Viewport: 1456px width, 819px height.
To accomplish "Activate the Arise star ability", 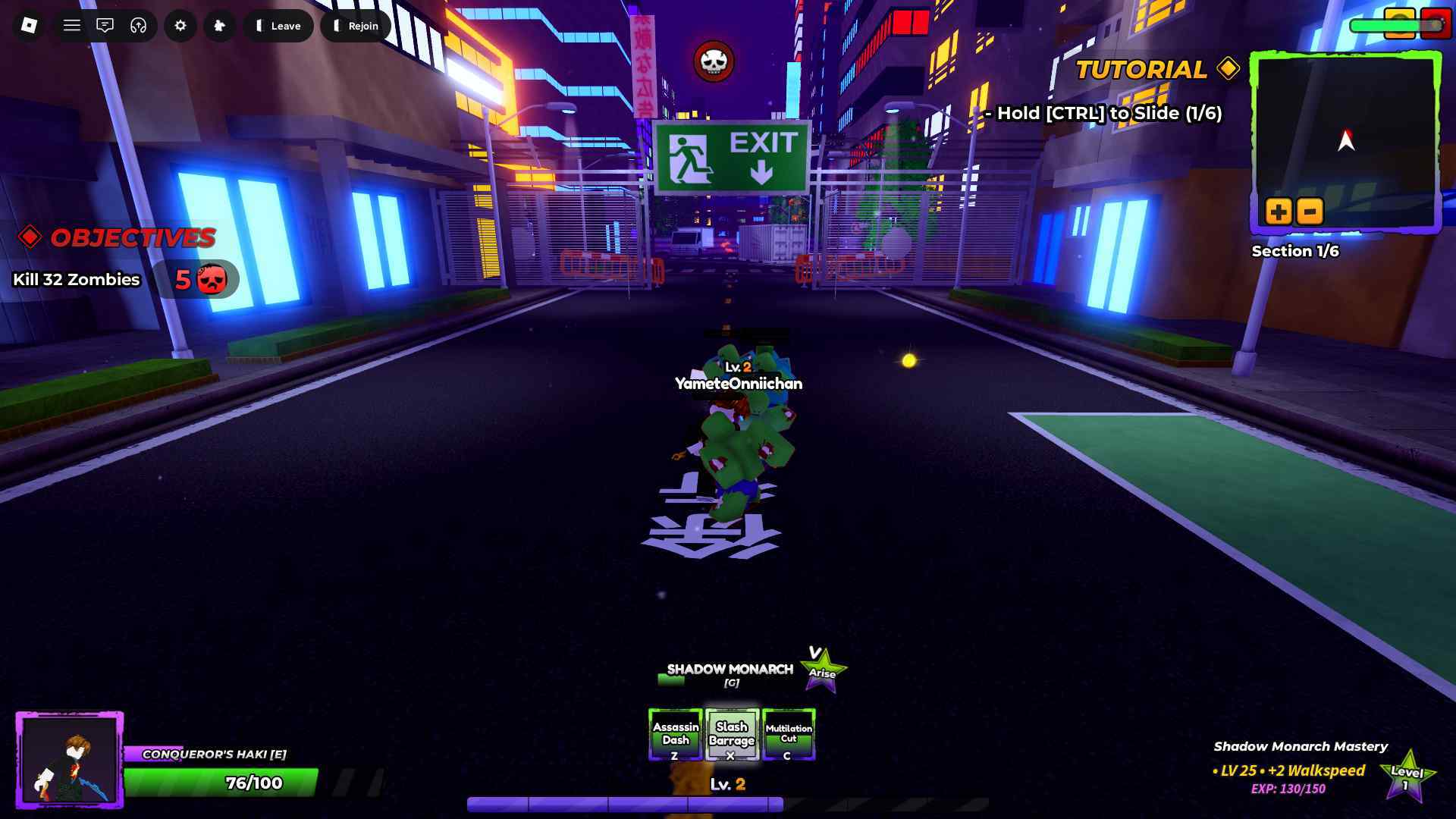I will [823, 670].
